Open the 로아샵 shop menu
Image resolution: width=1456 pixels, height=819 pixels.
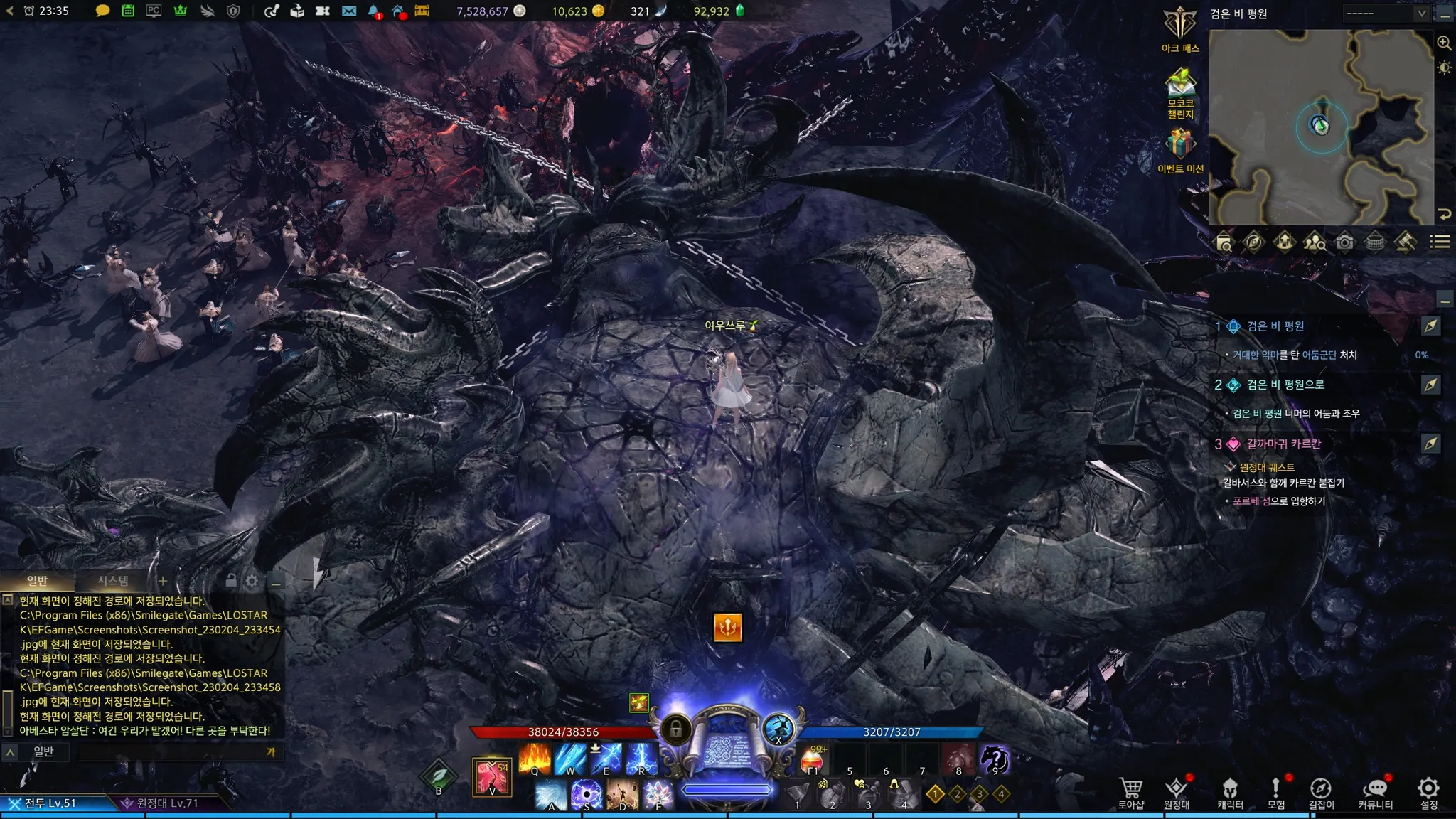(x=1130, y=792)
